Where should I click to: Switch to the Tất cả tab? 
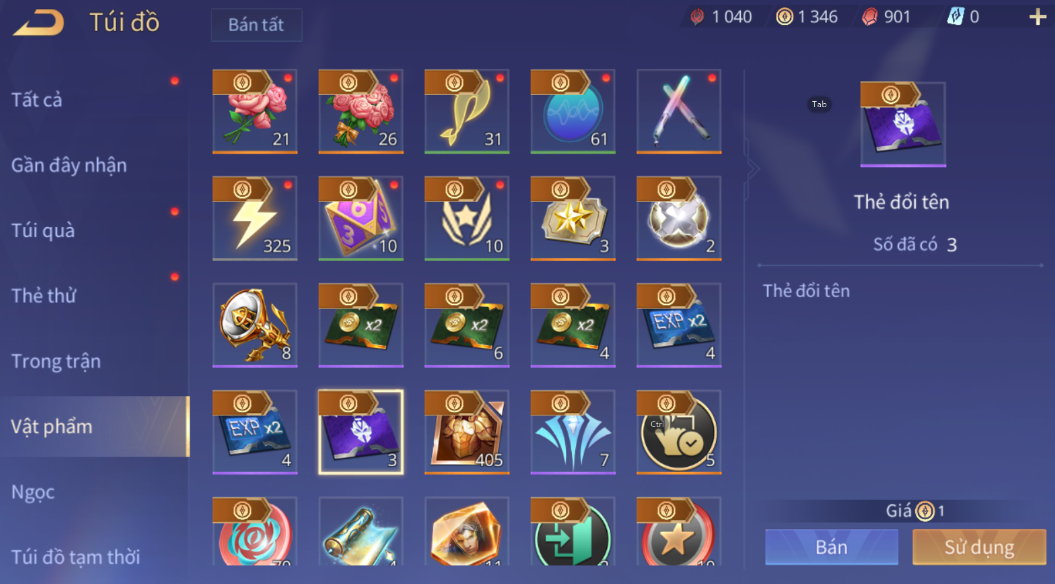(37, 100)
